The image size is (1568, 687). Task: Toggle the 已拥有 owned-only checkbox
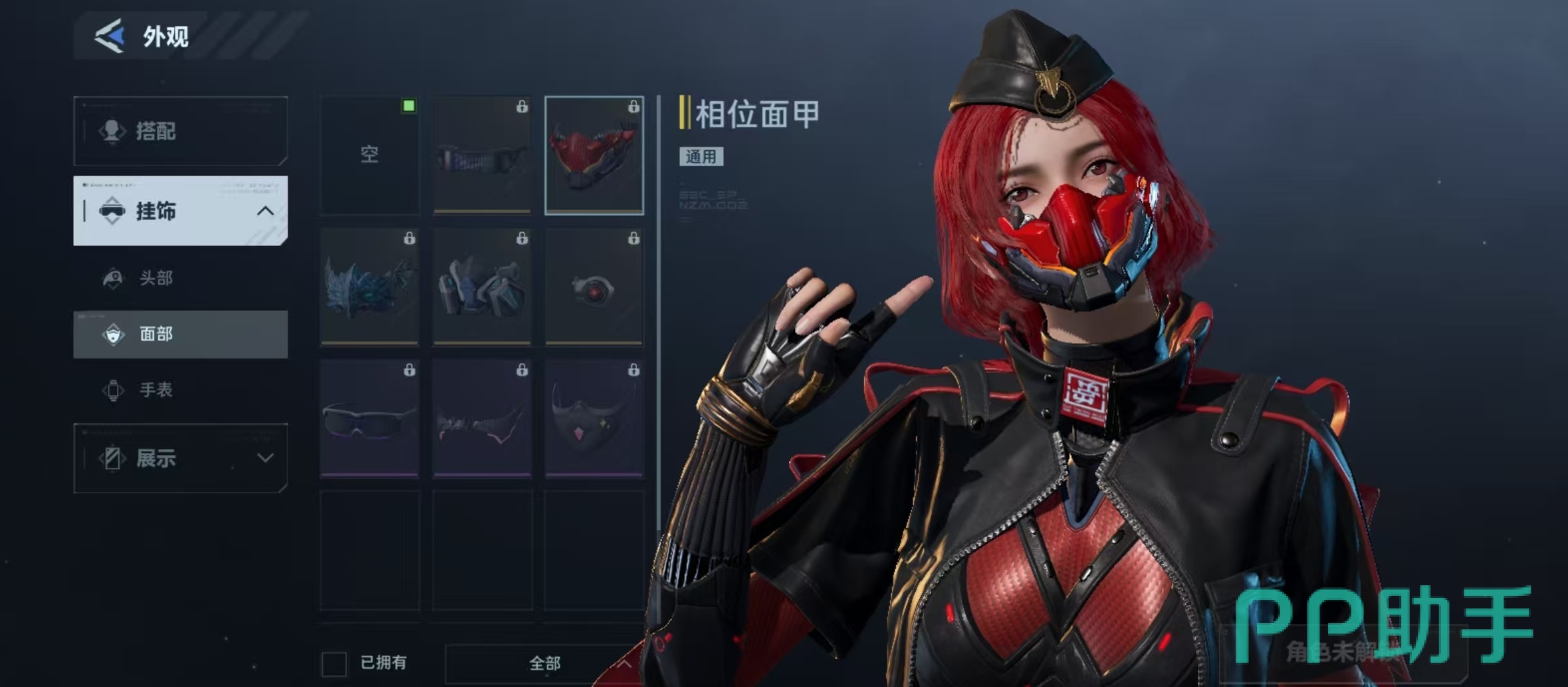click(334, 663)
